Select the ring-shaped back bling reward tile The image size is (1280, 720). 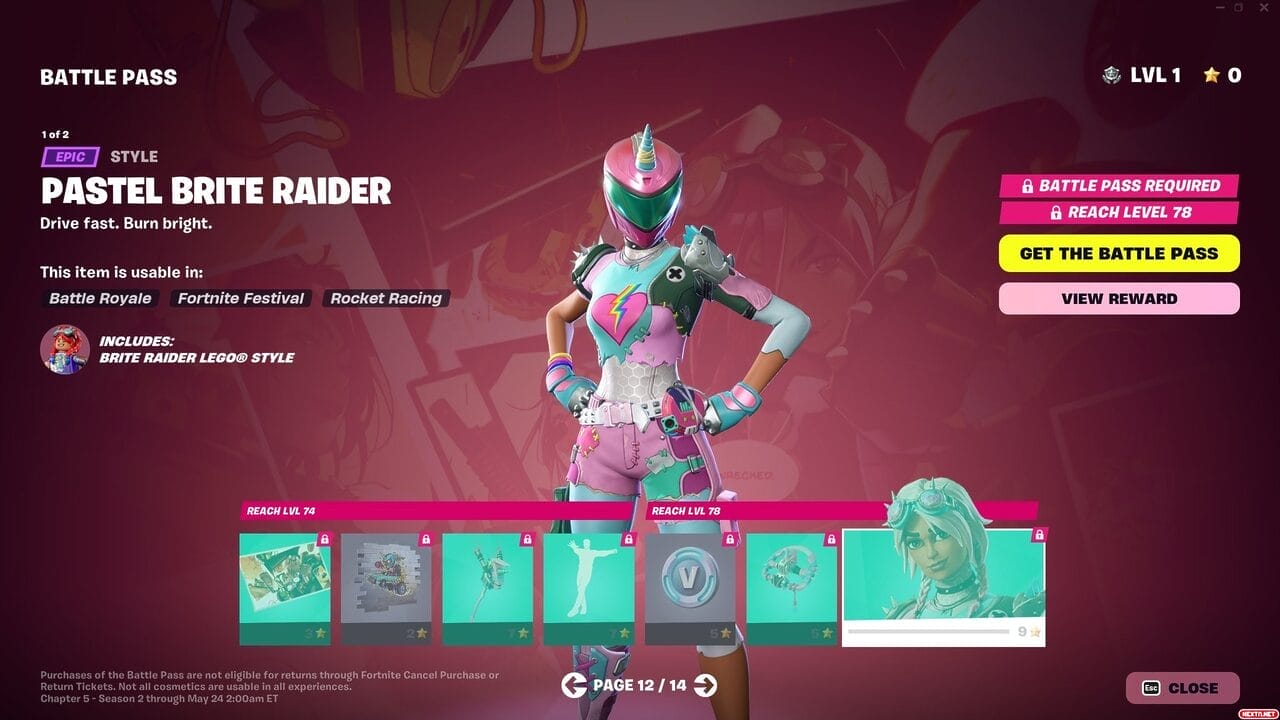click(791, 588)
